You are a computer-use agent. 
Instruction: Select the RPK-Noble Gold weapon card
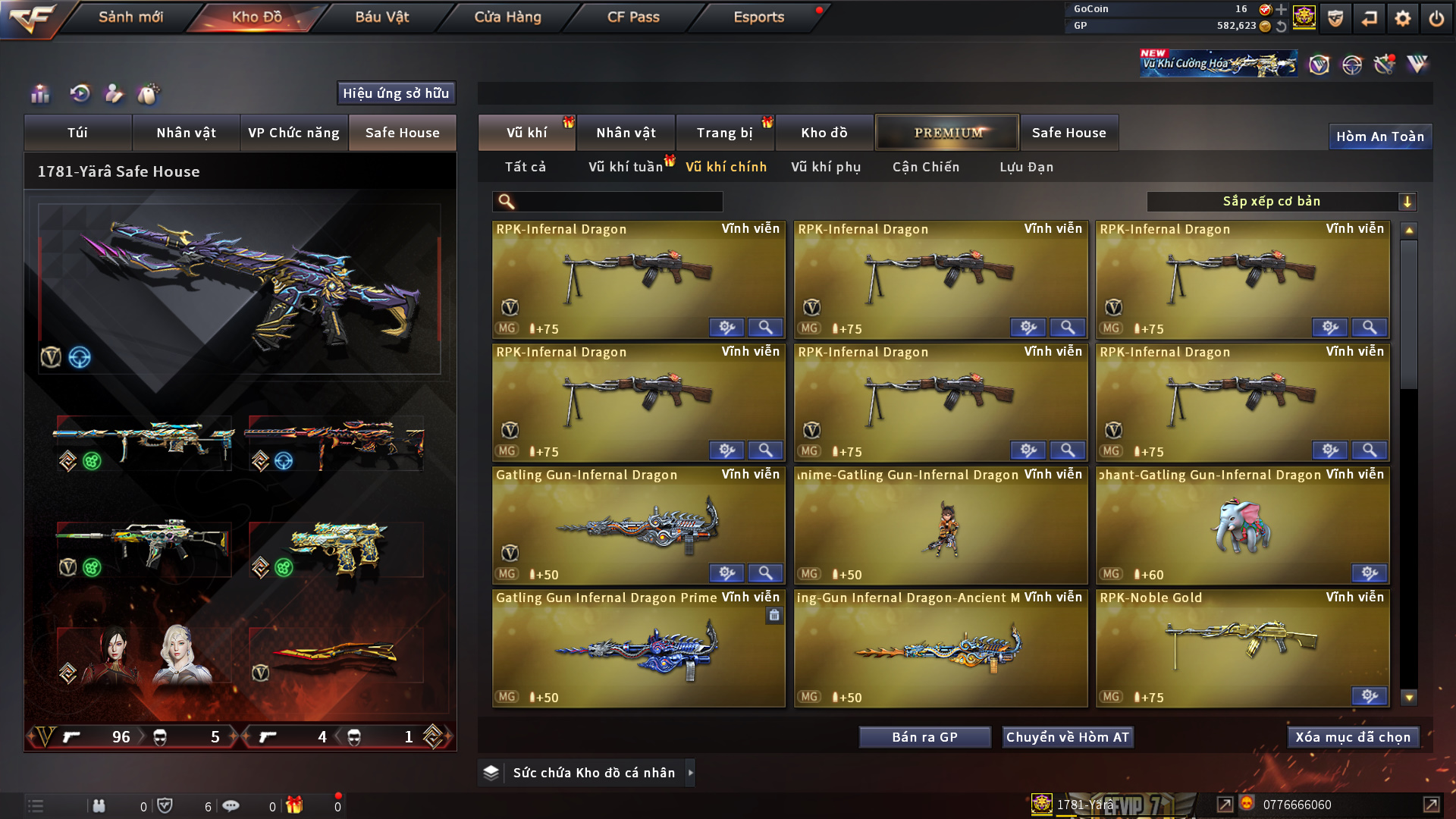coord(1242,648)
